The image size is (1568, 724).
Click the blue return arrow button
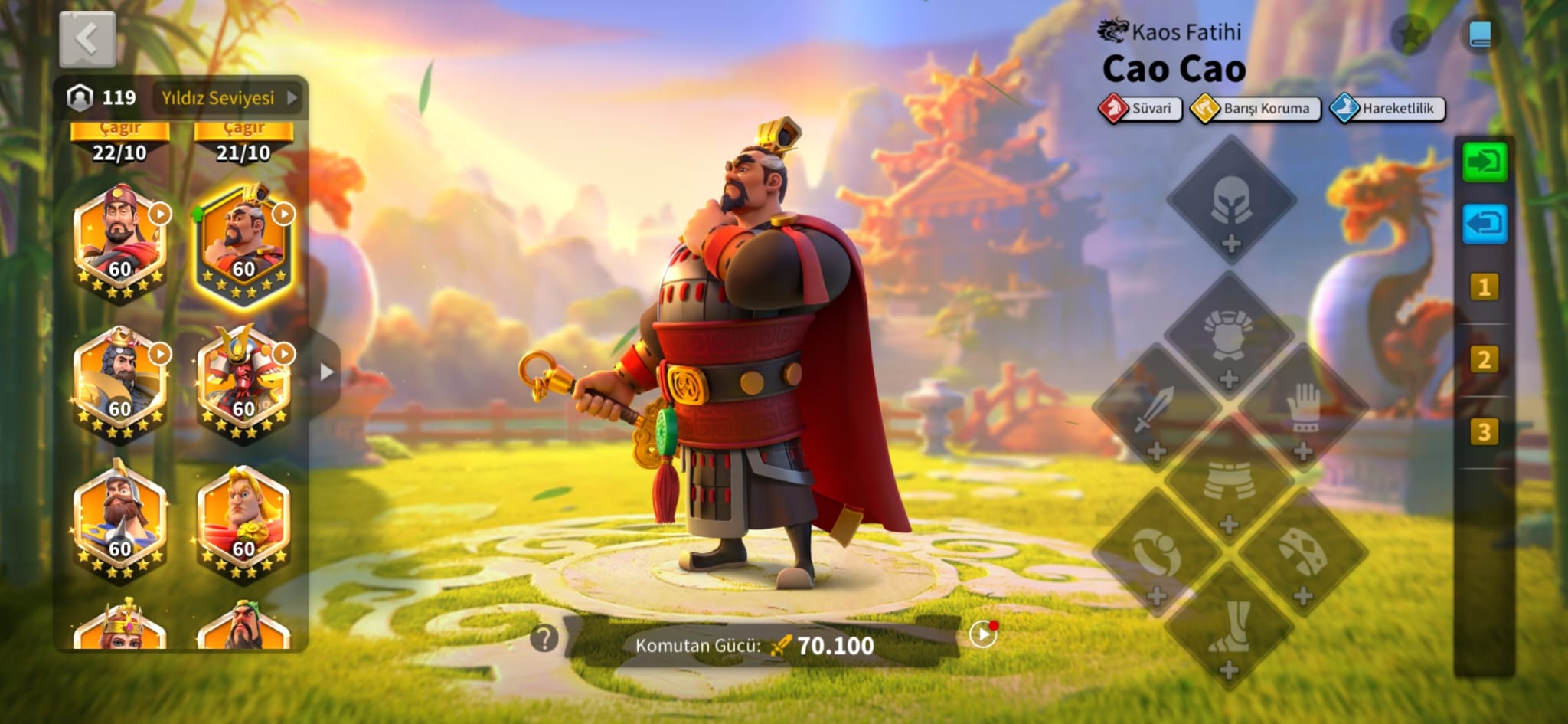point(1484,224)
